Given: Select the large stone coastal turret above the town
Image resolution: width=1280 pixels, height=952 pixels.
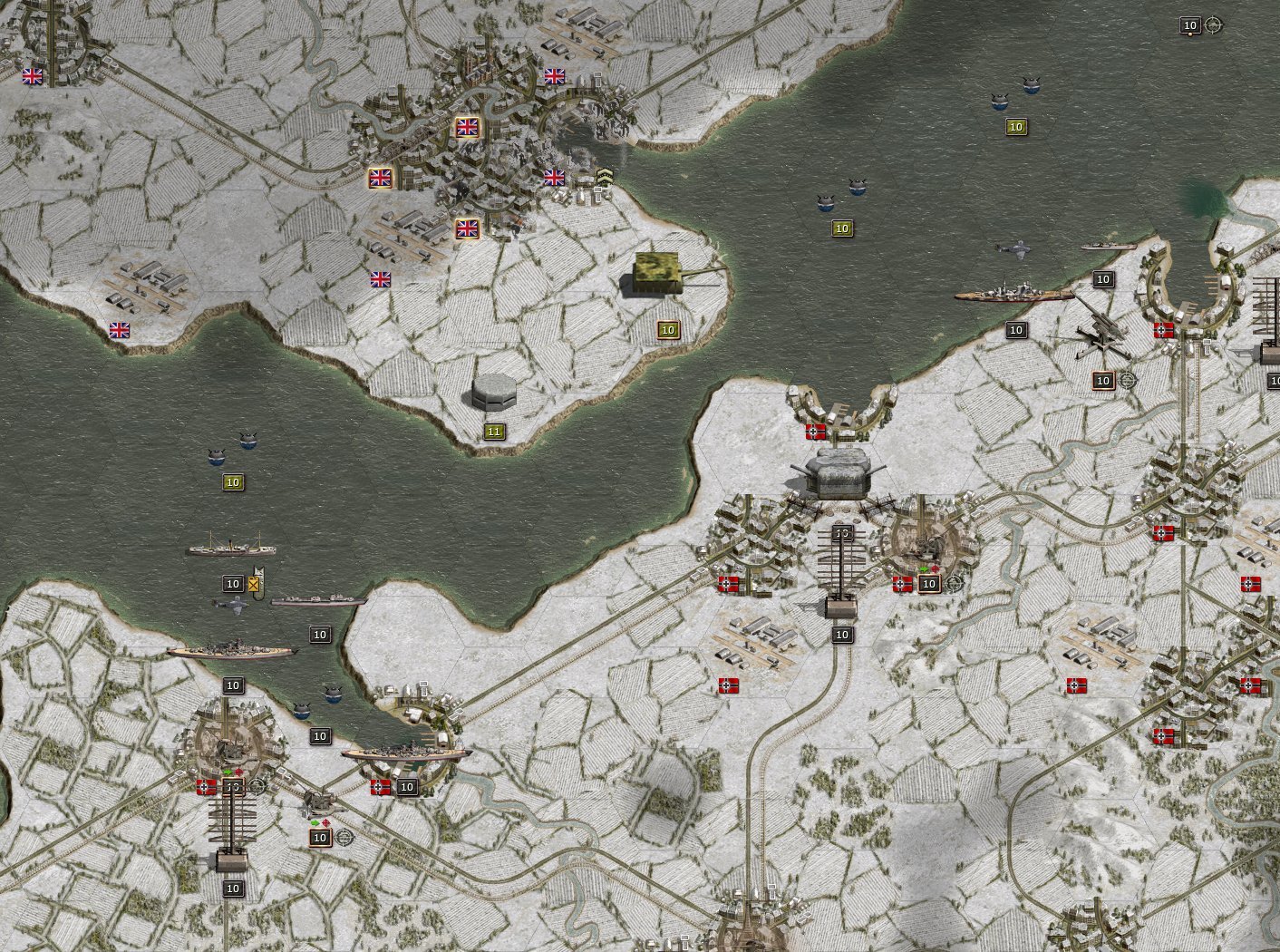Looking at the screenshot, I should coord(839,471).
